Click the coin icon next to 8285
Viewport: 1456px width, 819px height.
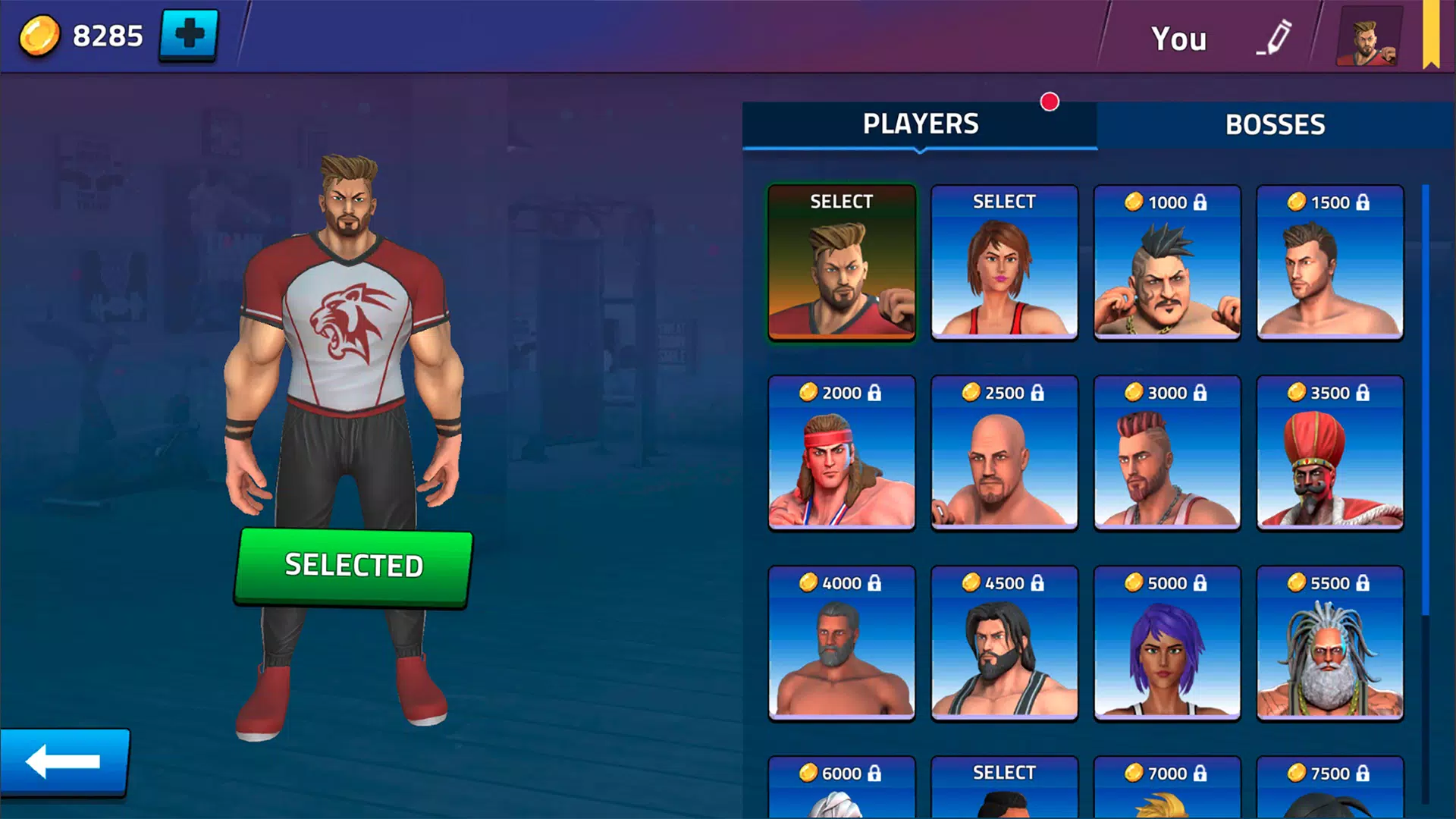click(x=39, y=33)
